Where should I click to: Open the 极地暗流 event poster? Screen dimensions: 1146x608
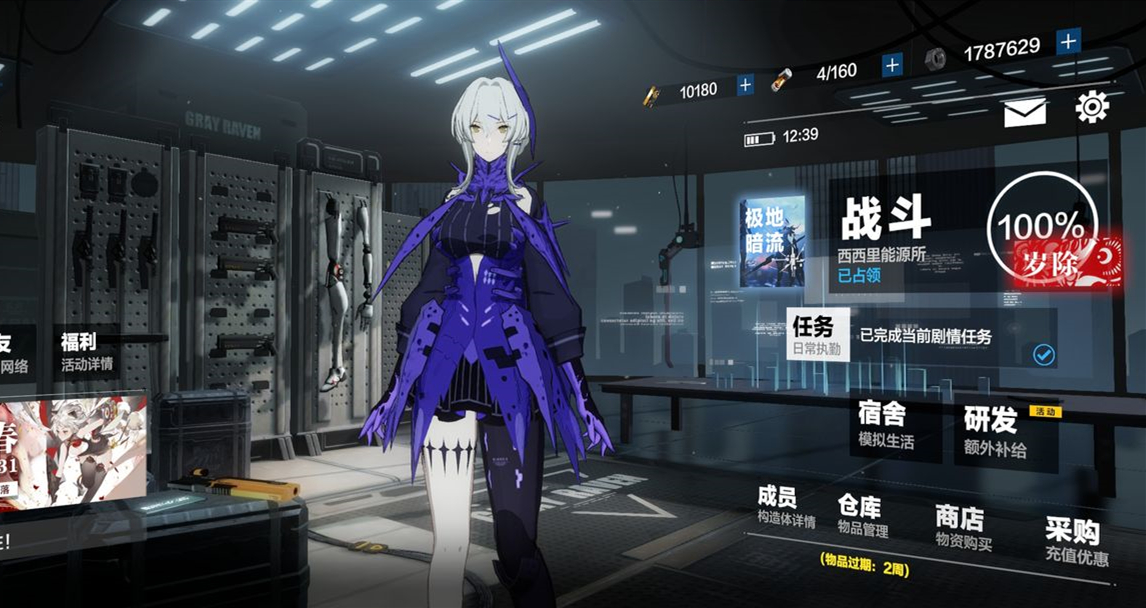pos(772,243)
